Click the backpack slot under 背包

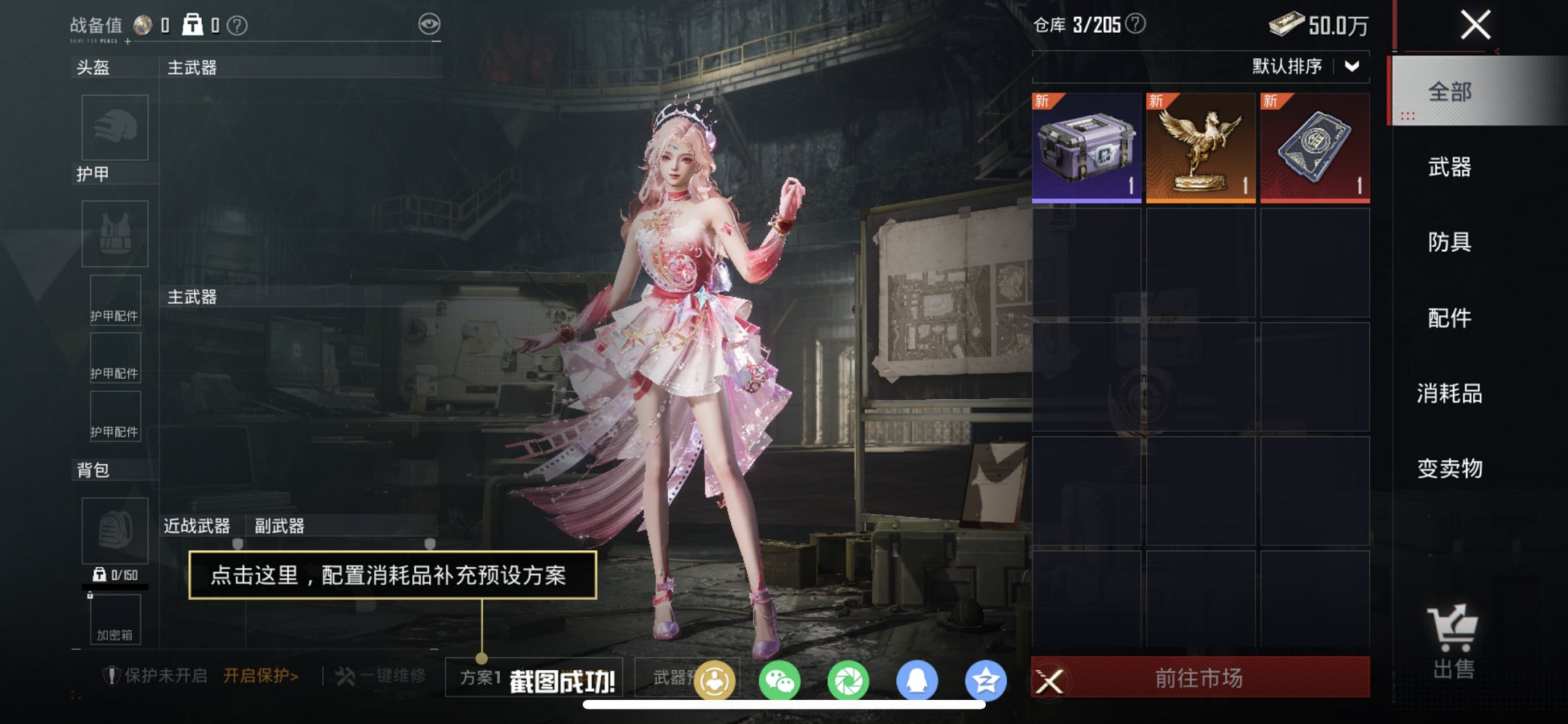114,531
